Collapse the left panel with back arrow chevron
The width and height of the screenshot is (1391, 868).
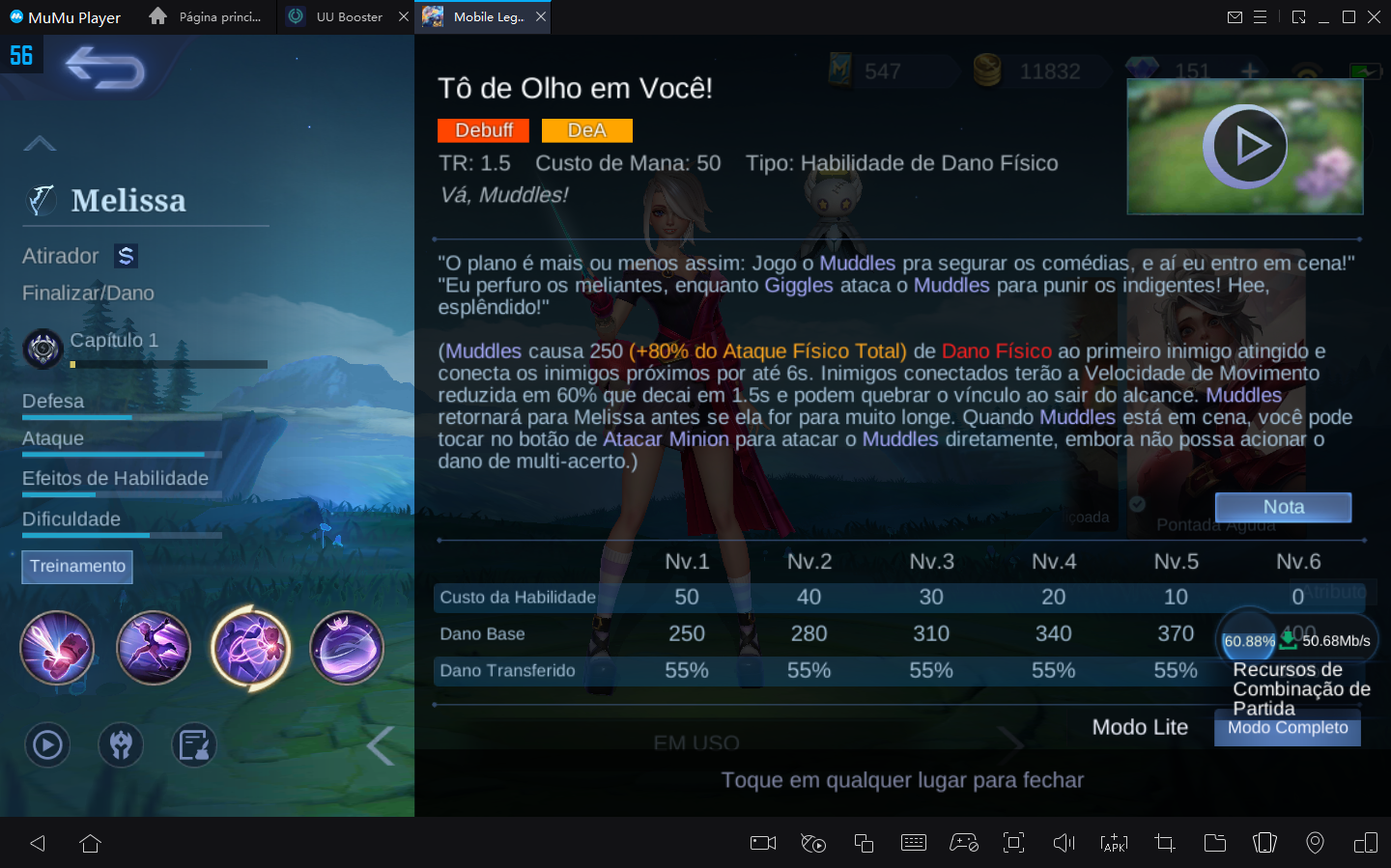(x=379, y=744)
